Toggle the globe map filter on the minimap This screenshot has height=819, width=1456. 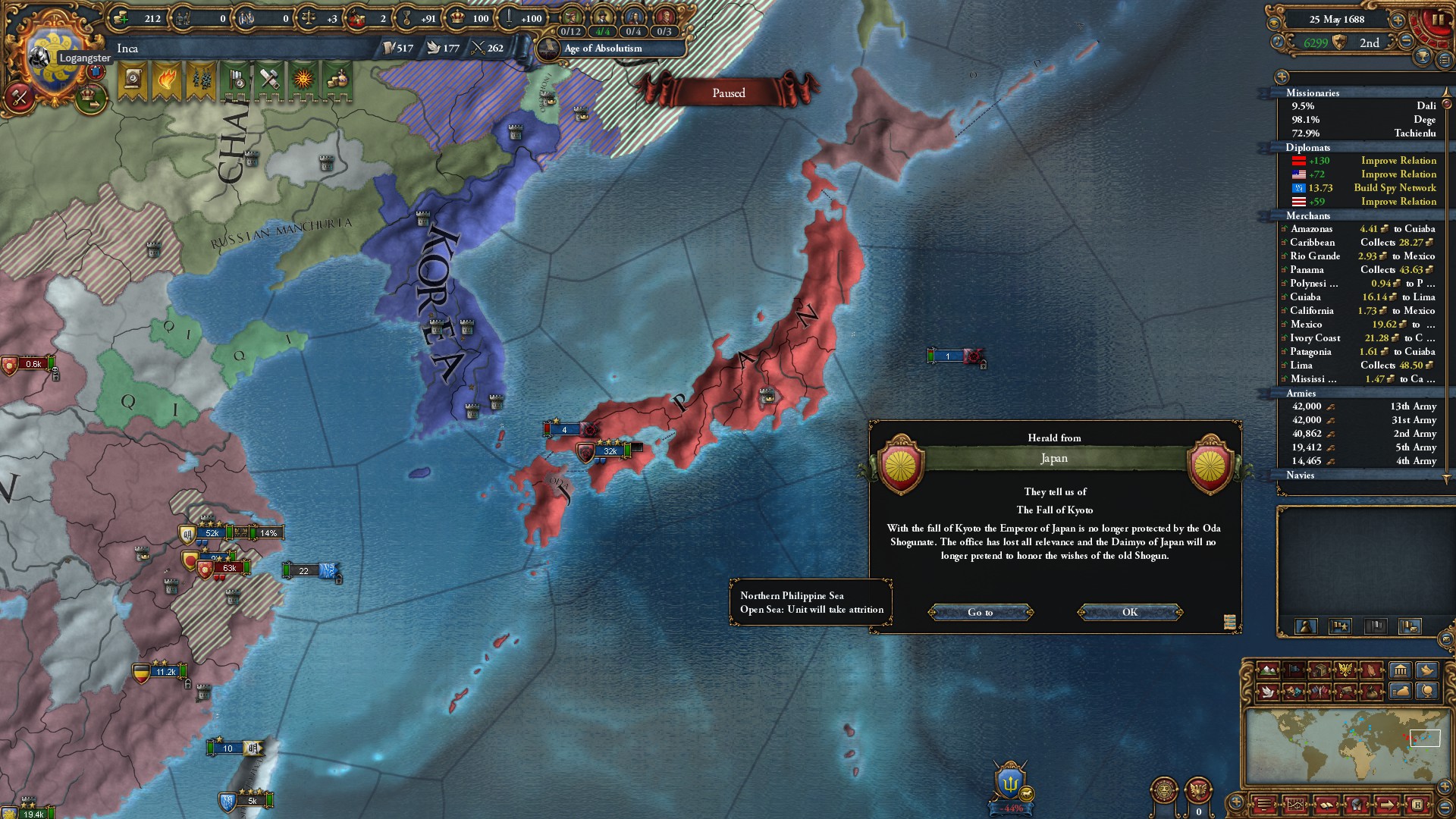click(x=1427, y=691)
